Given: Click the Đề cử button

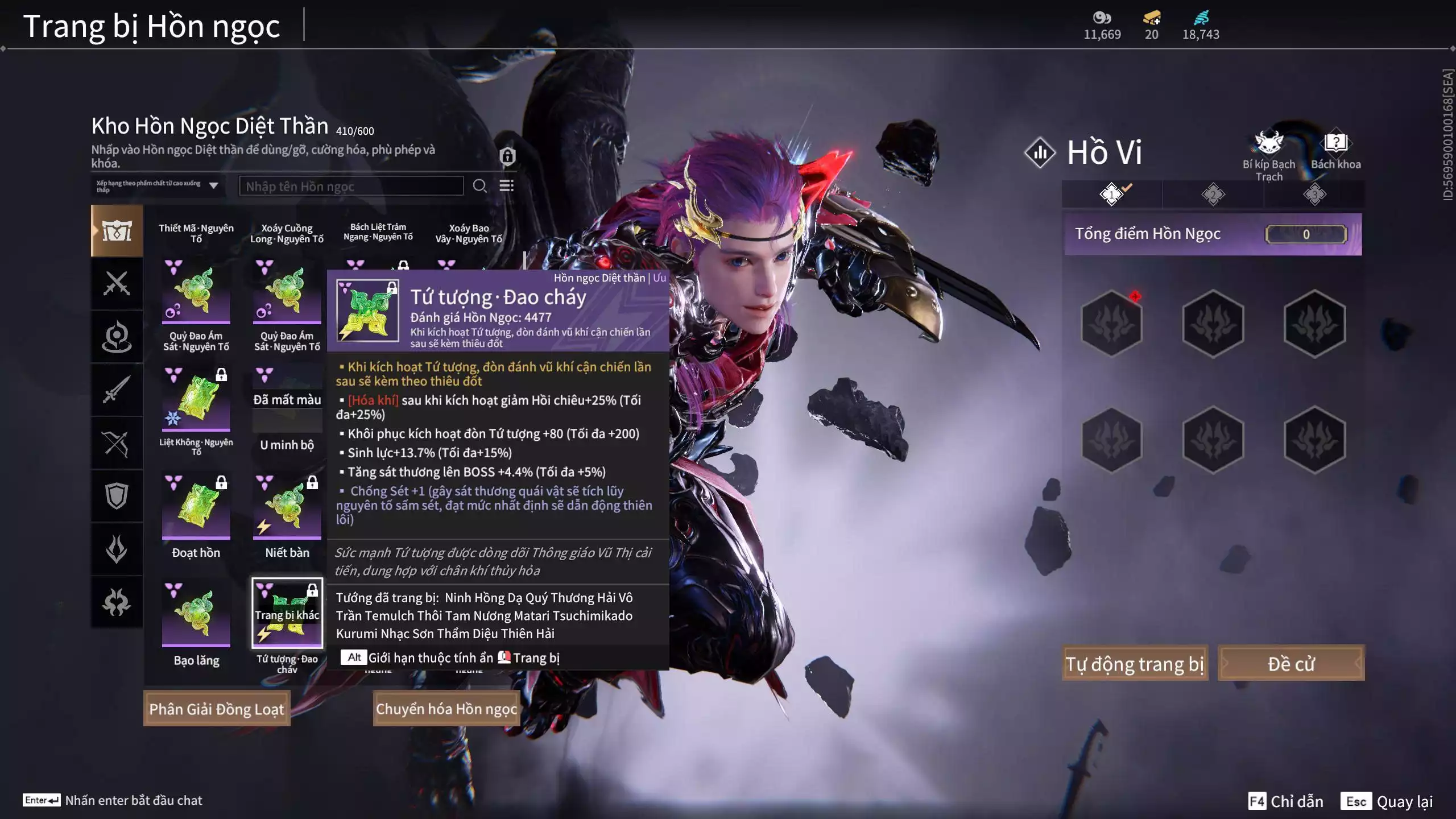Looking at the screenshot, I should pyautogui.click(x=1290, y=664).
